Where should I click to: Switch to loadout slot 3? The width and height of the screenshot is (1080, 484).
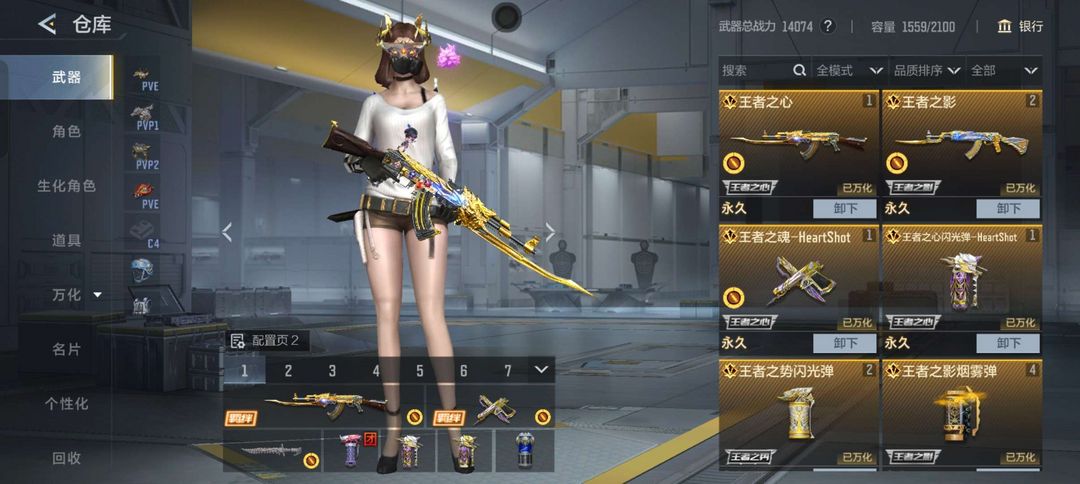pos(332,371)
